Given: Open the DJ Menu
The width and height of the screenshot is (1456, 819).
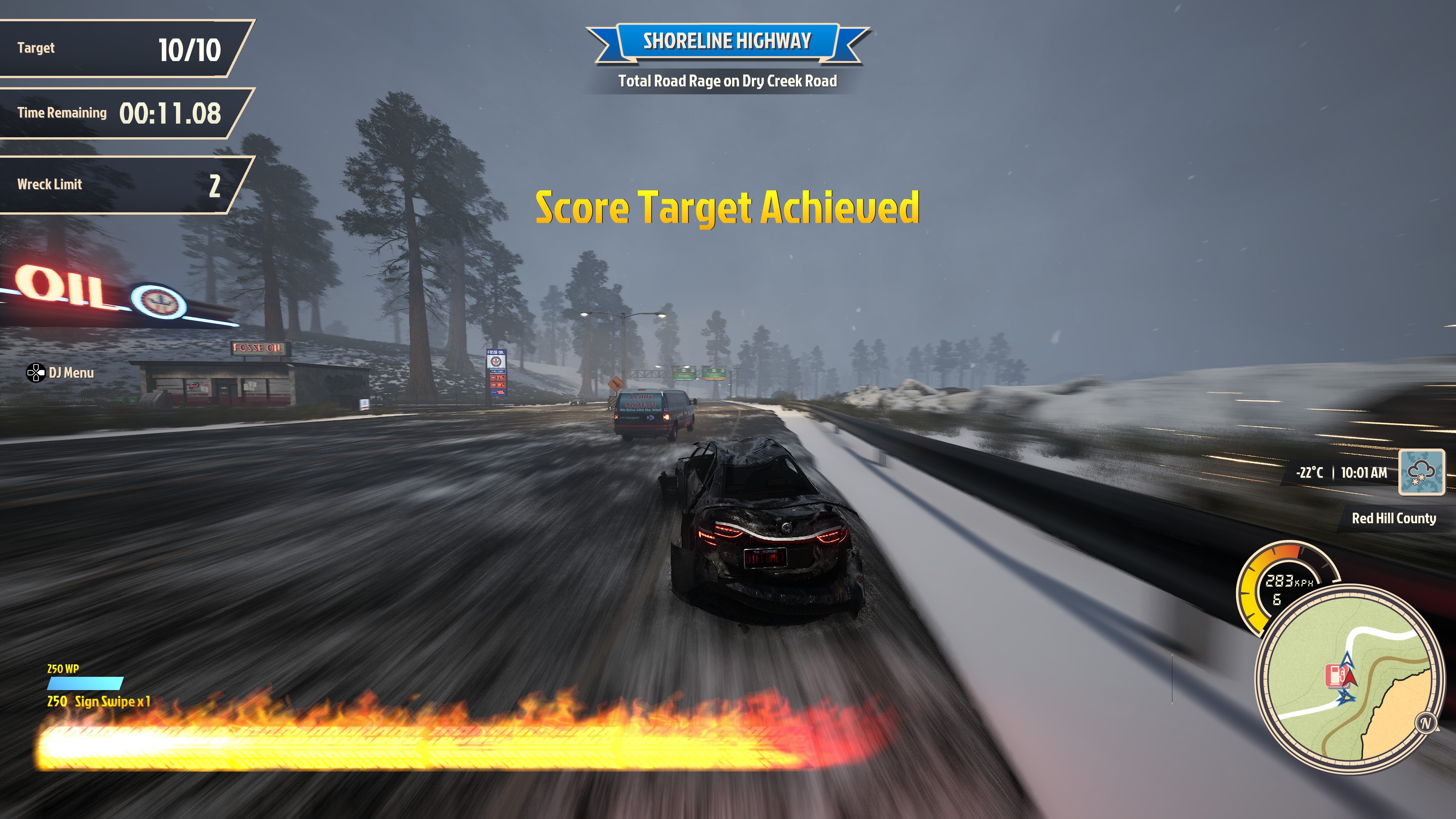Looking at the screenshot, I should coord(61,373).
